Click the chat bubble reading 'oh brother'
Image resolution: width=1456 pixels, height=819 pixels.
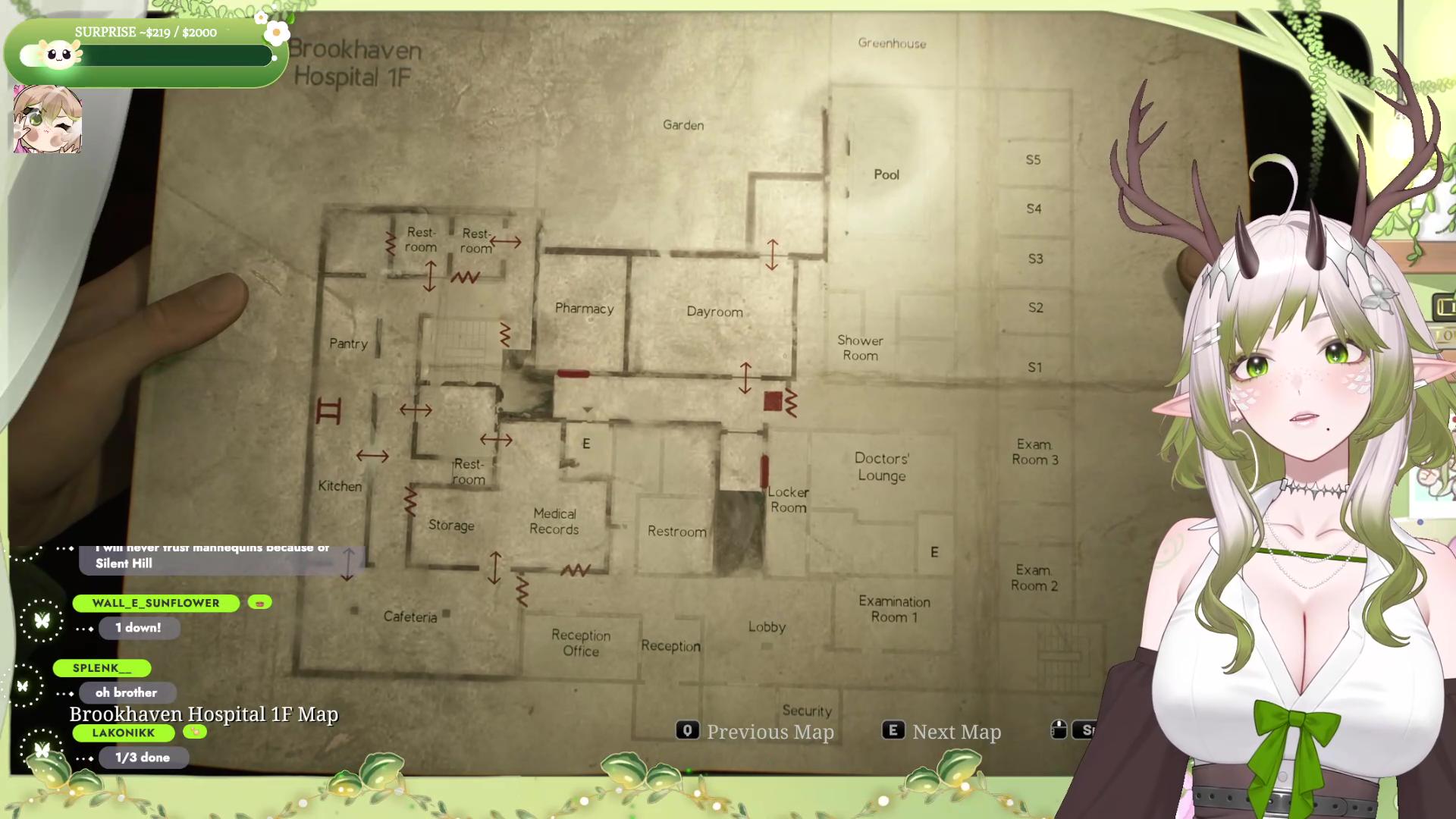click(127, 692)
